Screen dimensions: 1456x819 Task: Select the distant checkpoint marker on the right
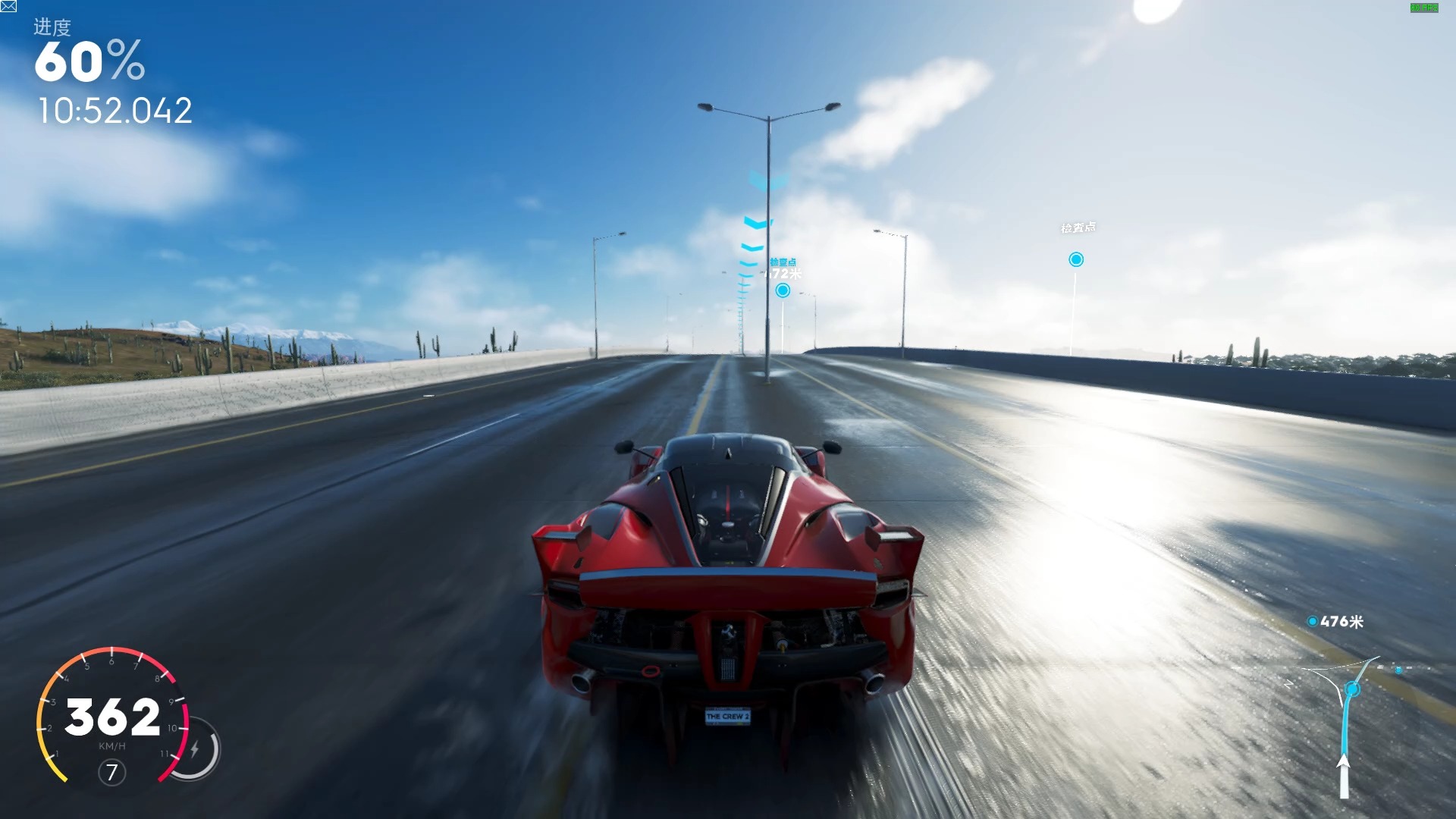point(1075,260)
